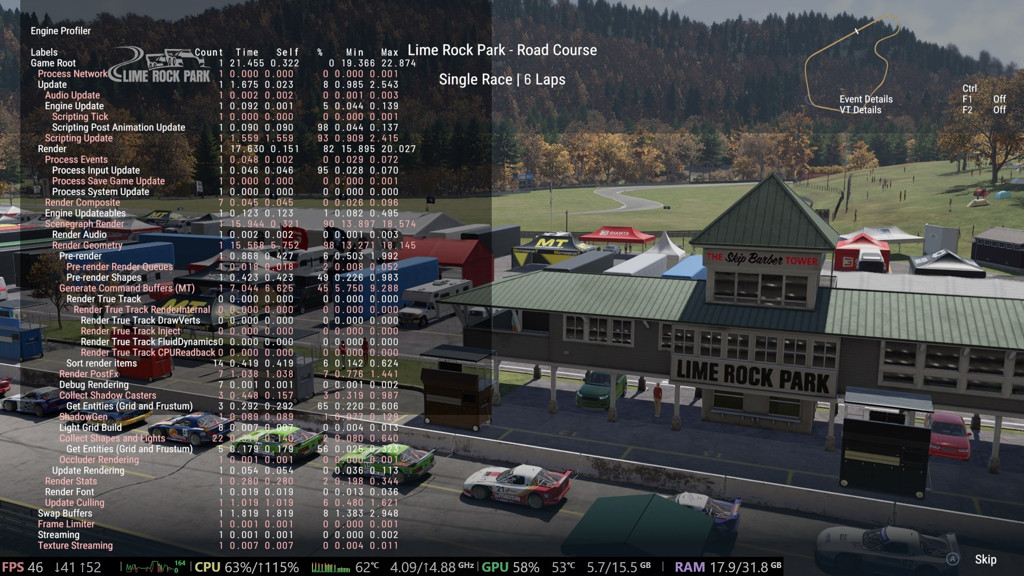Screen dimensions: 1024x576
Task: Select the Render Geometry profiler entry
Action: click(x=87, y=246)
